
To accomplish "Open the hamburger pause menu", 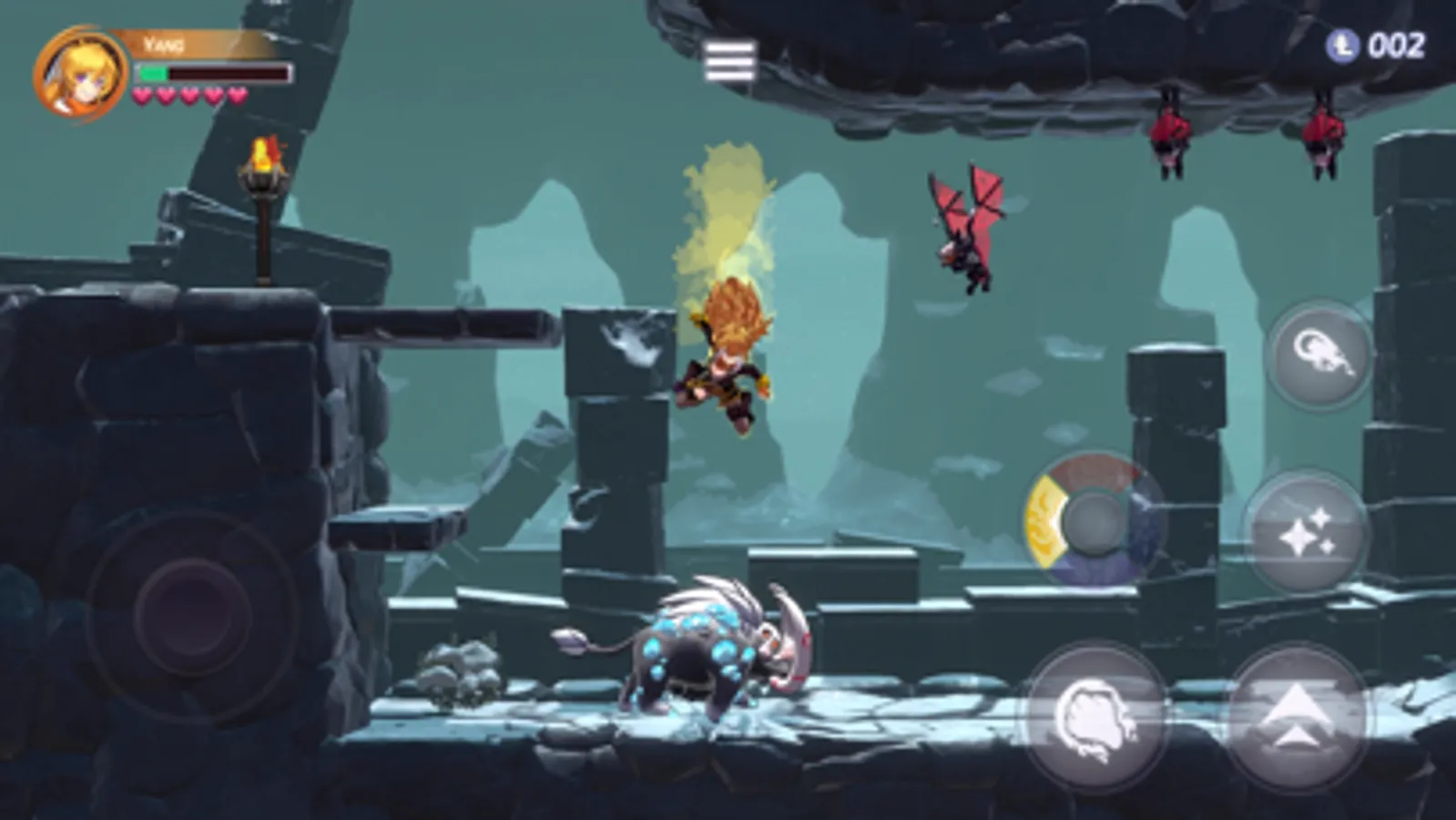I will (729, 57).
